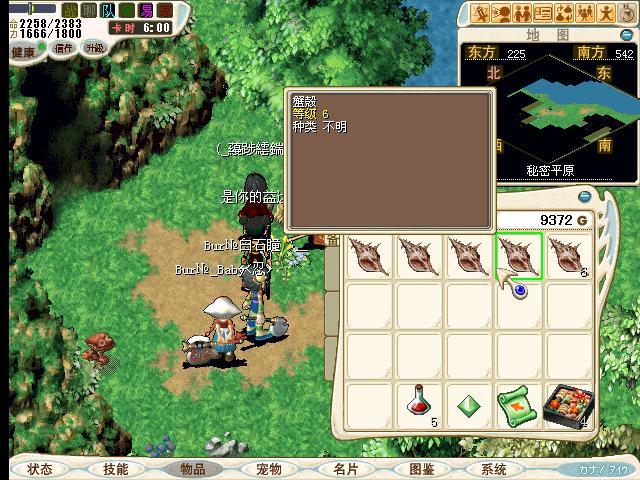The height and width of the screenshot is (480, 640).
Task: Pick the green scroll item
Action: [x=518, y=406]
